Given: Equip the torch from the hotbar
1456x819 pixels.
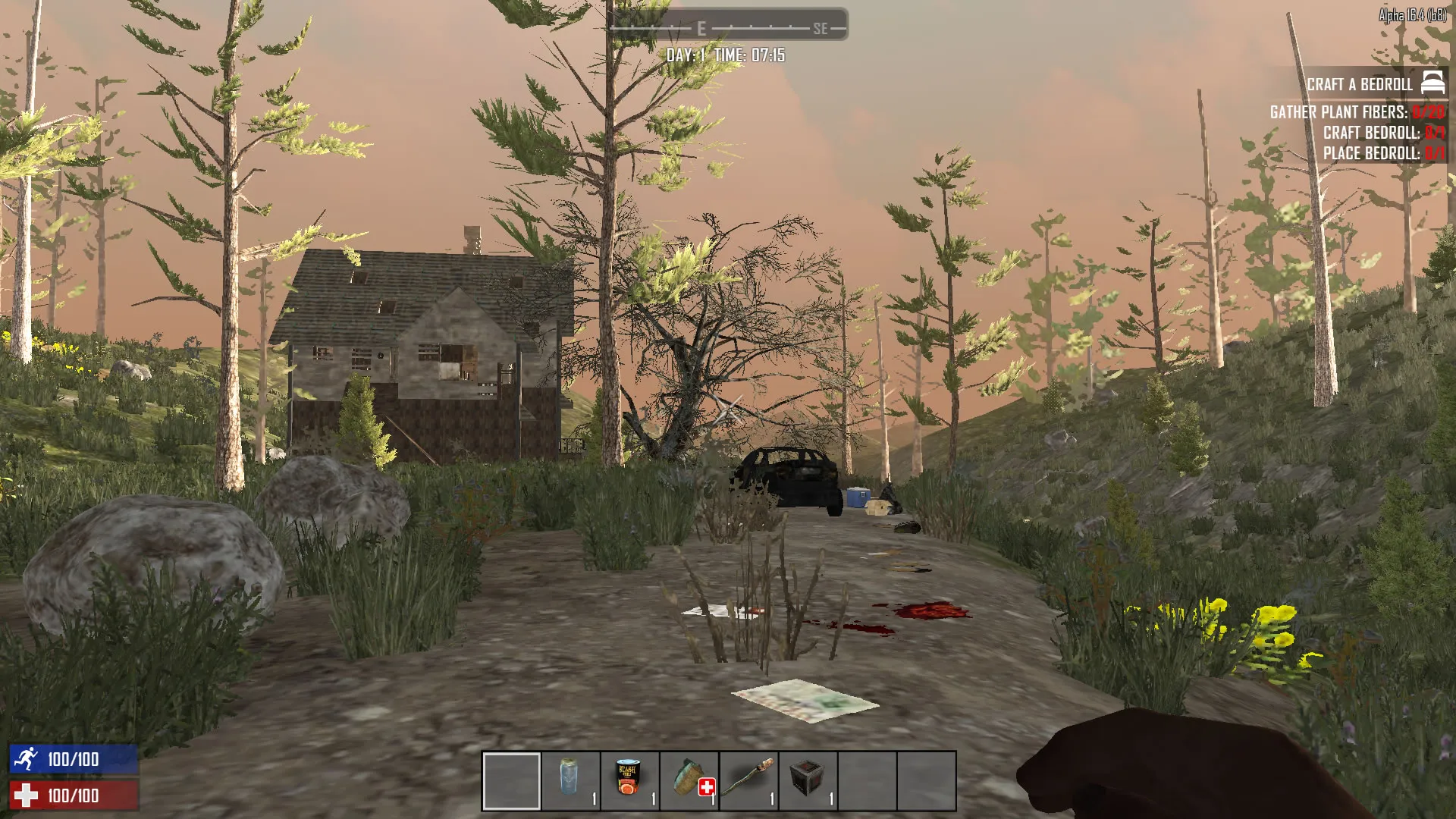Looking at the screenshot, I should (748, 780).
